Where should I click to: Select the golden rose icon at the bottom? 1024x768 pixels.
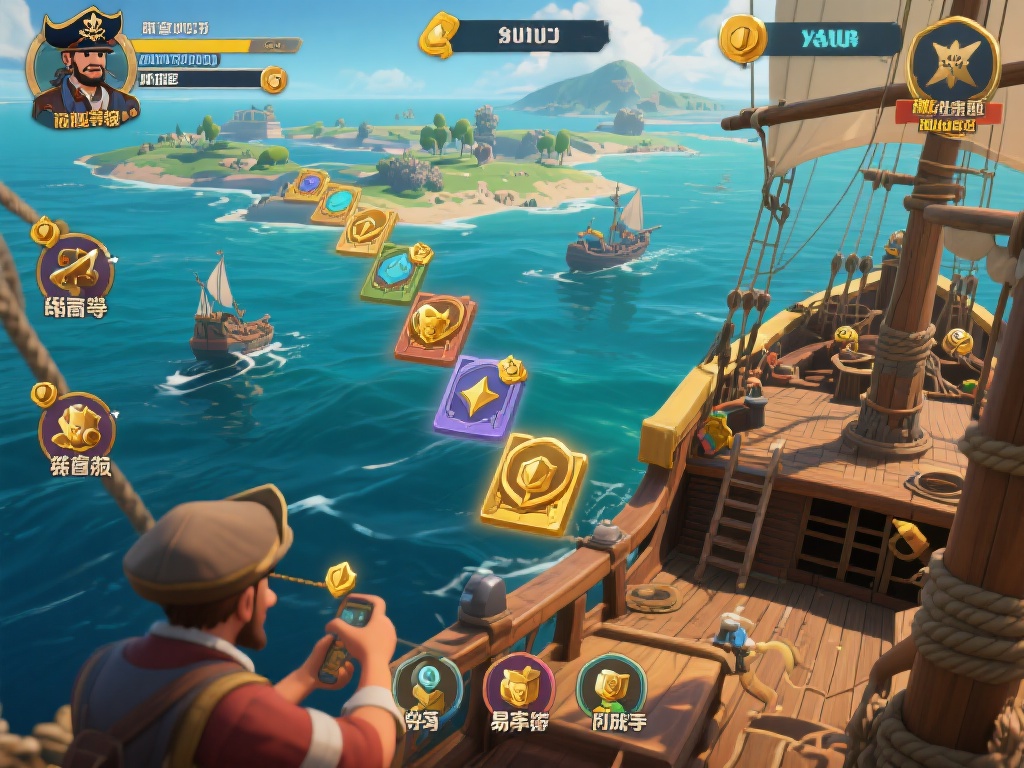(611, 685)
